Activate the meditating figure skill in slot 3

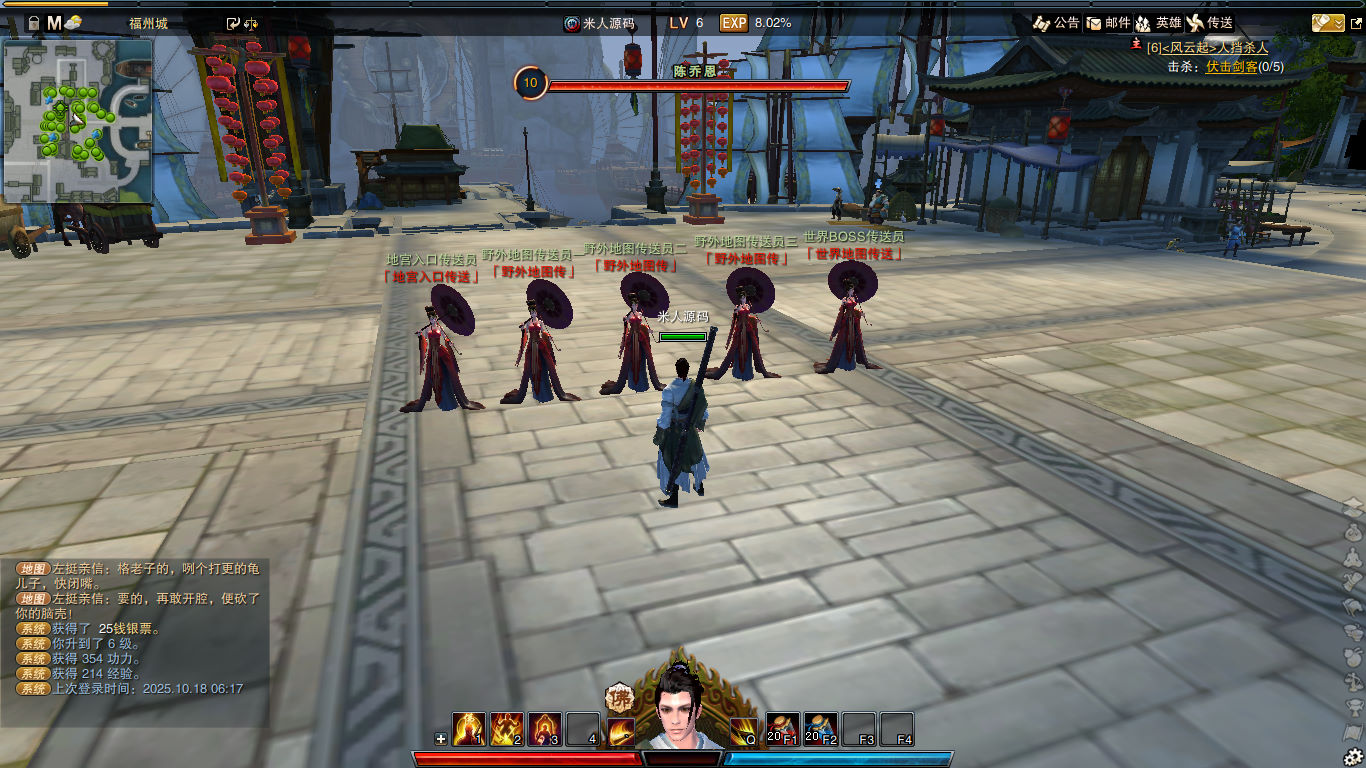pyautogui.click(x=544, y=729)
